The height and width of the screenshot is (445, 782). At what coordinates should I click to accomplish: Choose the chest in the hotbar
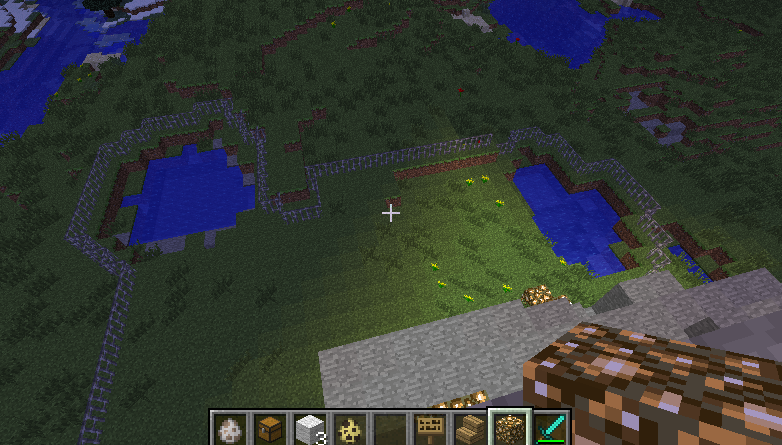coord(269,430)
